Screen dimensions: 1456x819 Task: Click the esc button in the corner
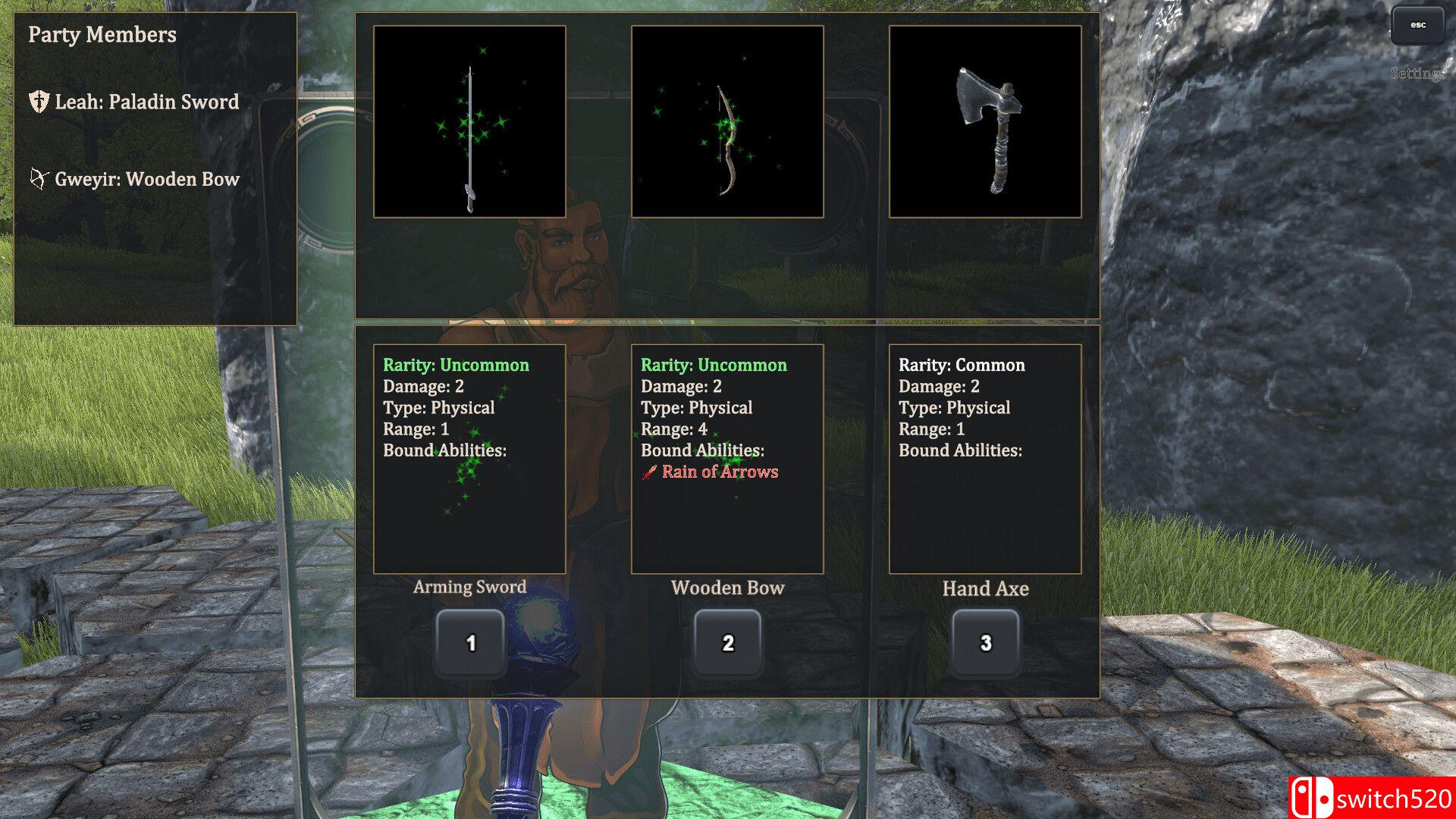click(x=1417, y=25)
